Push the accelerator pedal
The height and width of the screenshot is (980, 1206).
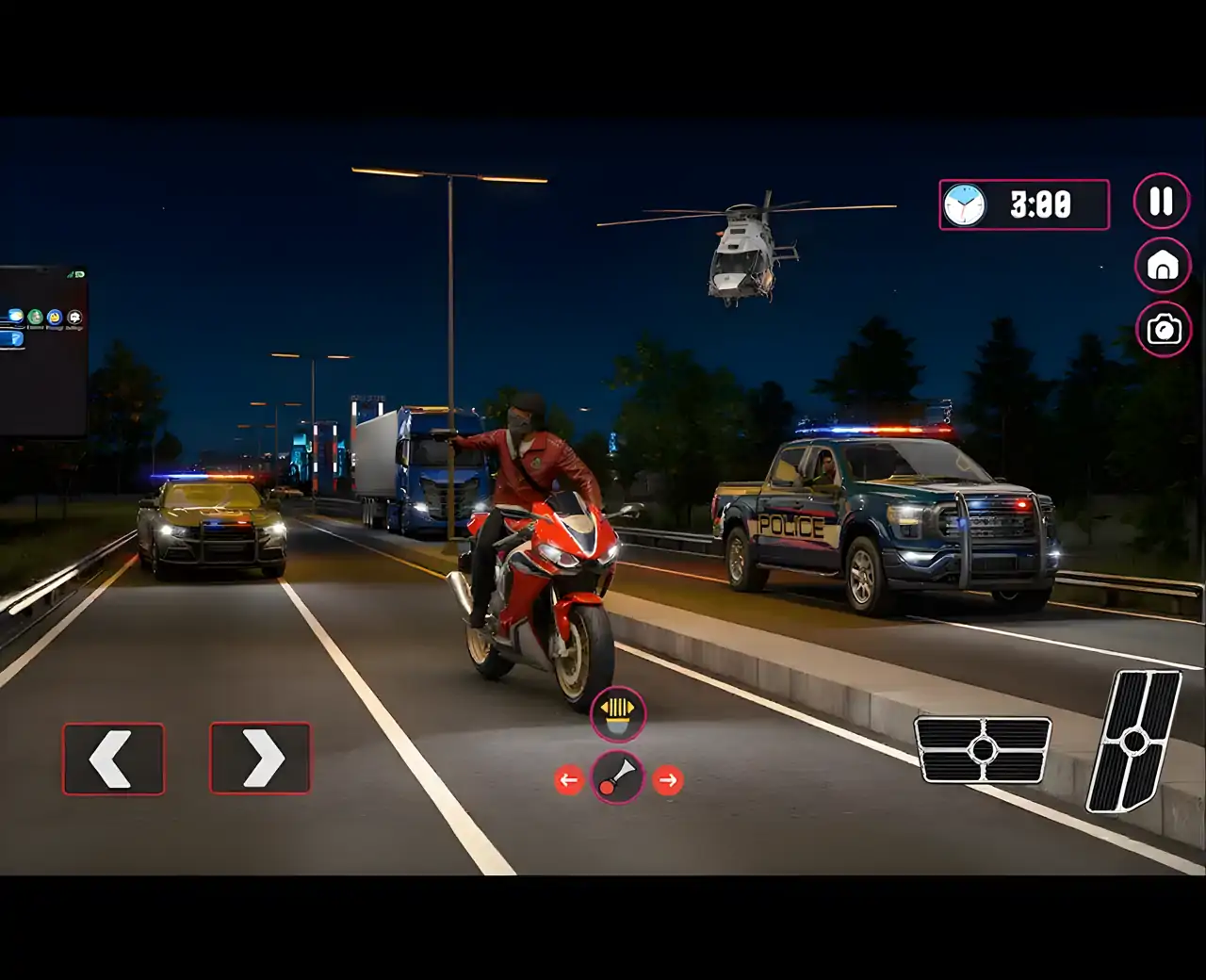tap(1134, 741)
